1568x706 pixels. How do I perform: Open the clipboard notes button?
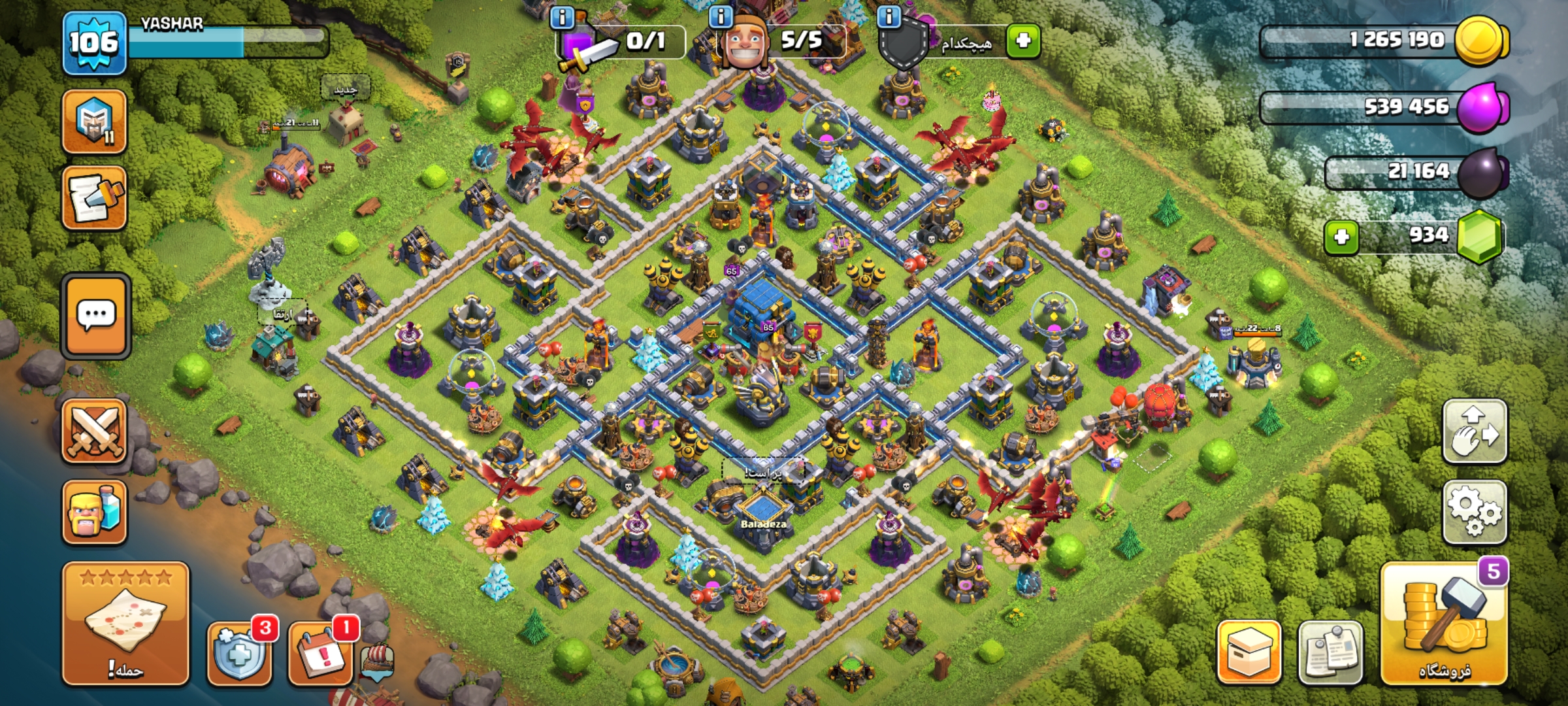click(x=1330, y=652)
